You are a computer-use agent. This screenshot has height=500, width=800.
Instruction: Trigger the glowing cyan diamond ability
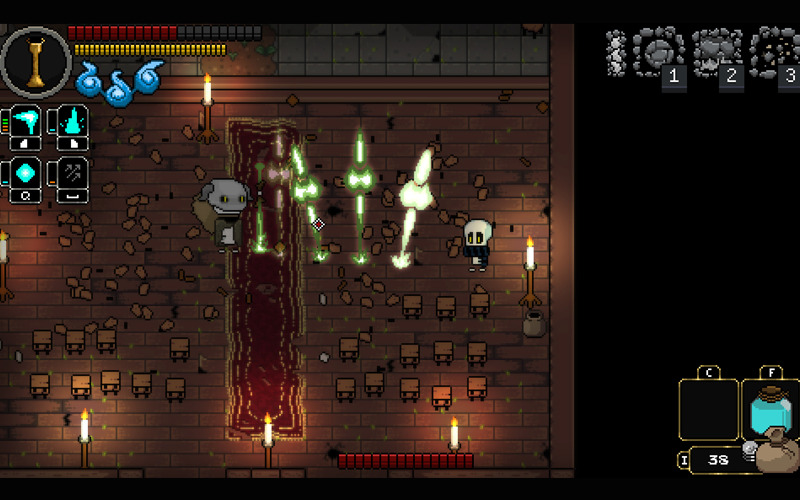click(x=26, y=174)
